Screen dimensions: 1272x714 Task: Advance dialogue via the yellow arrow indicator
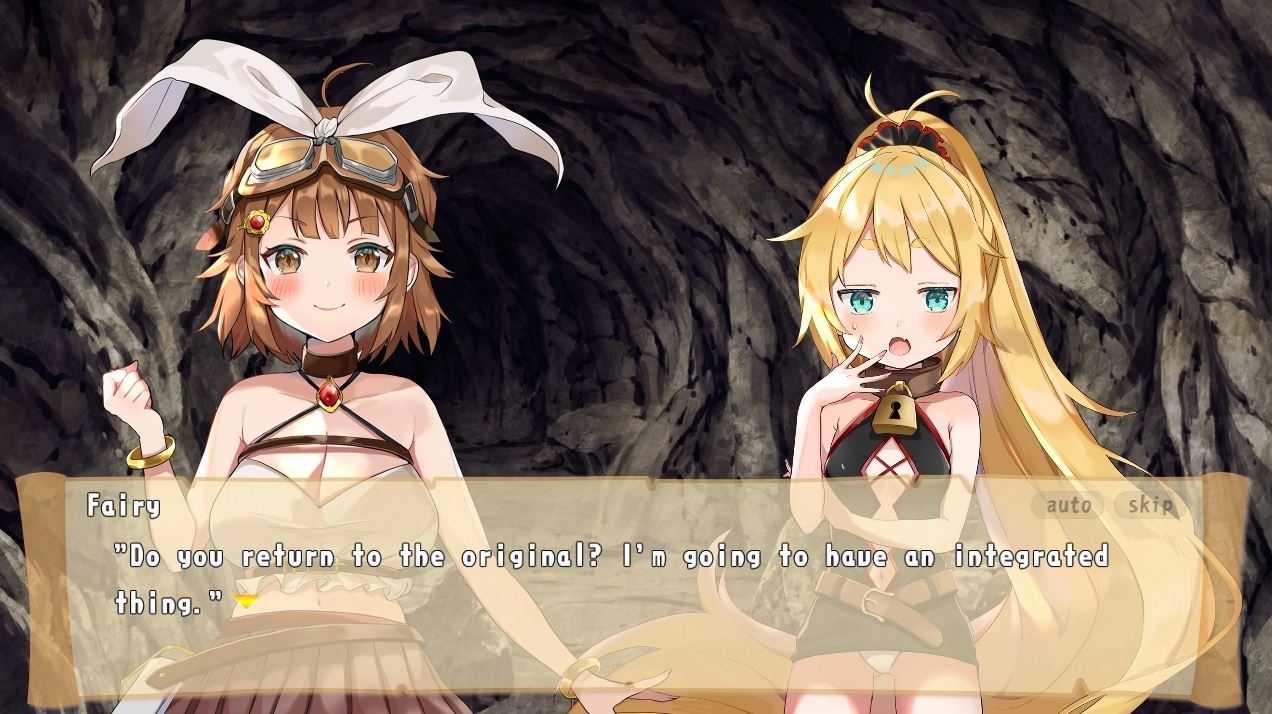[x=245, y=601]
